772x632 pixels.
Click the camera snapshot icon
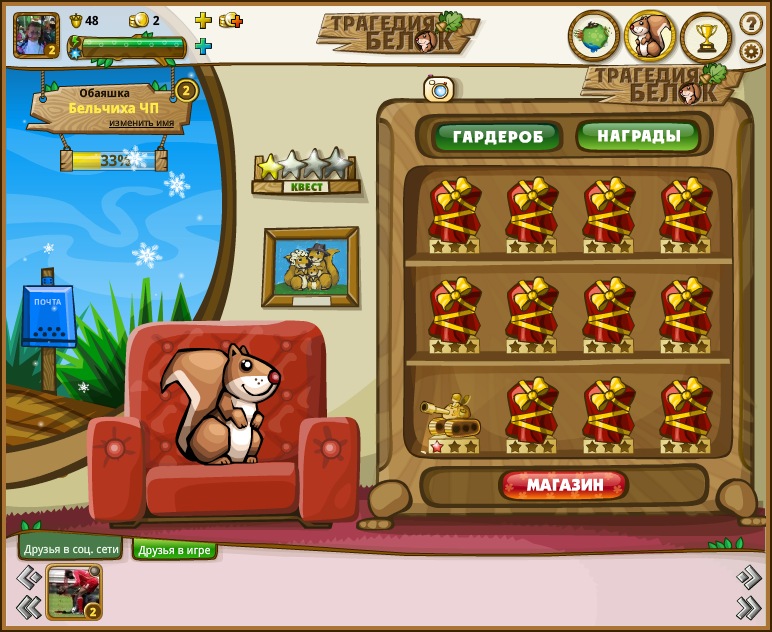click(x=438, y=89)
